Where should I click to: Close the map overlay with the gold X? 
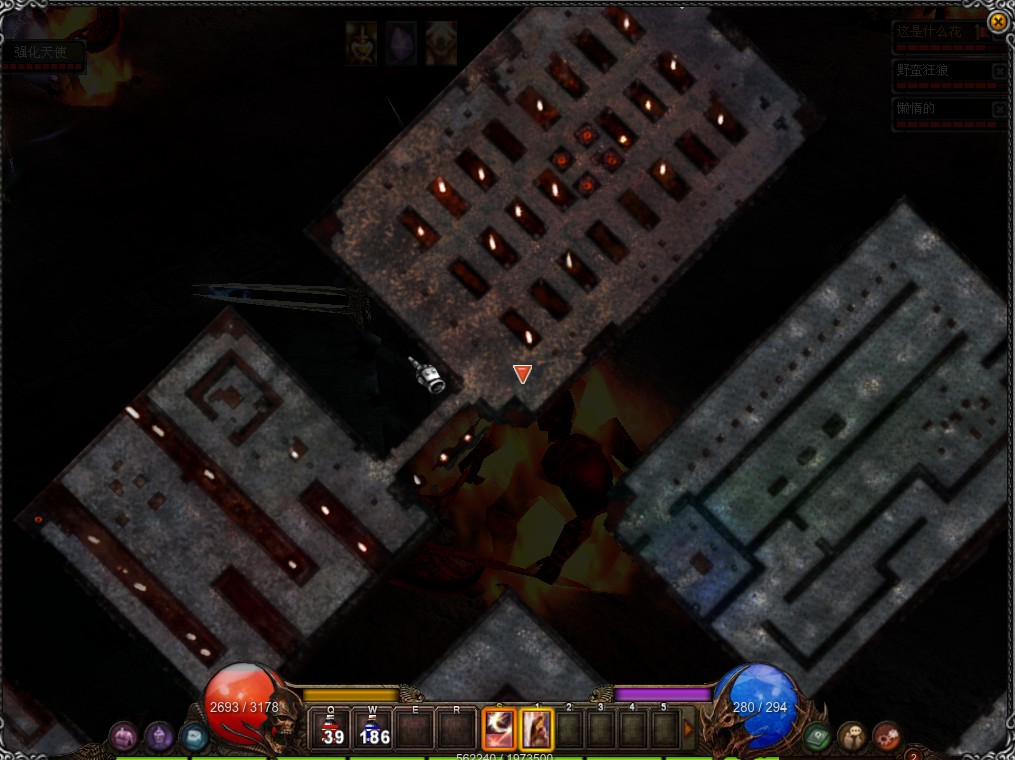(998, 21)
